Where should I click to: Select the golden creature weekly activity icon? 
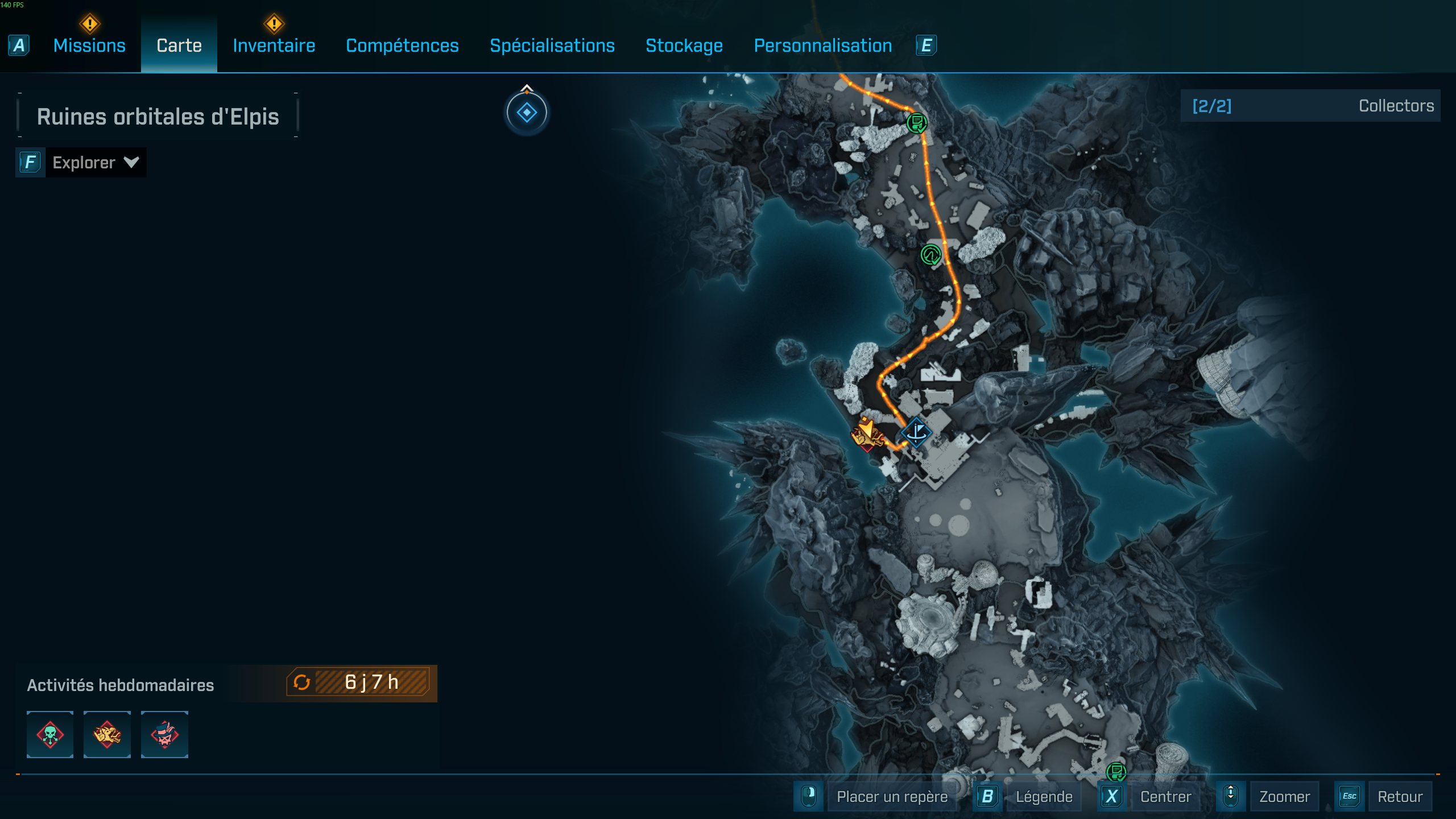point(107,734)
